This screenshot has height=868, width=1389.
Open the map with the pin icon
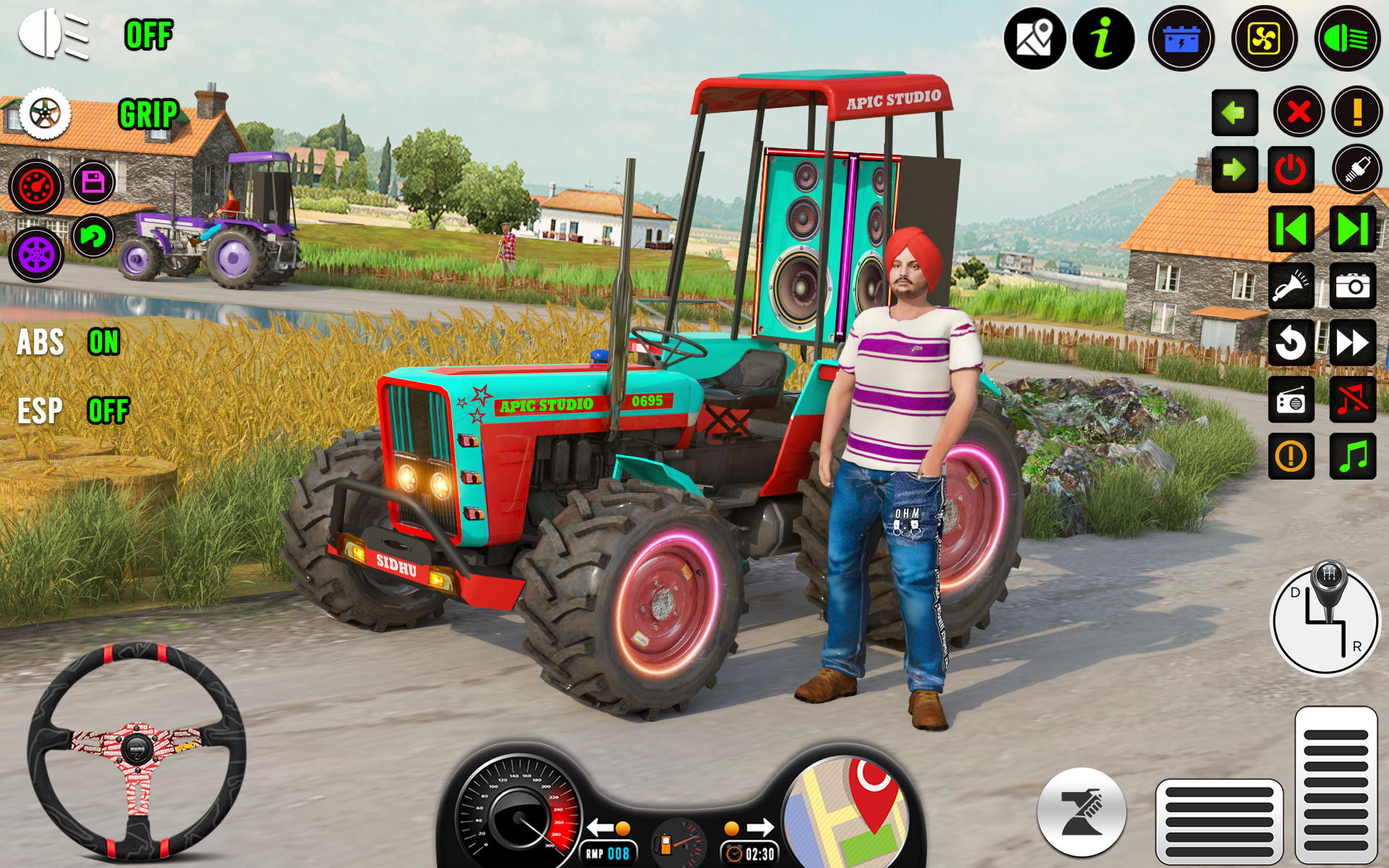pos(1034,38)
